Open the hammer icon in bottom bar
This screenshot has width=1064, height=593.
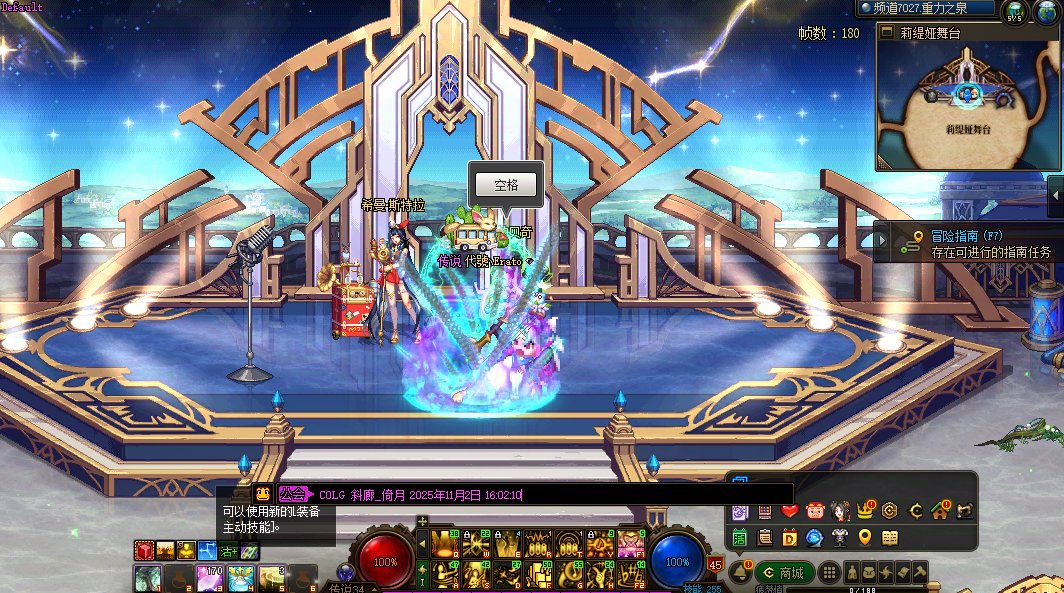pos(920,572)
